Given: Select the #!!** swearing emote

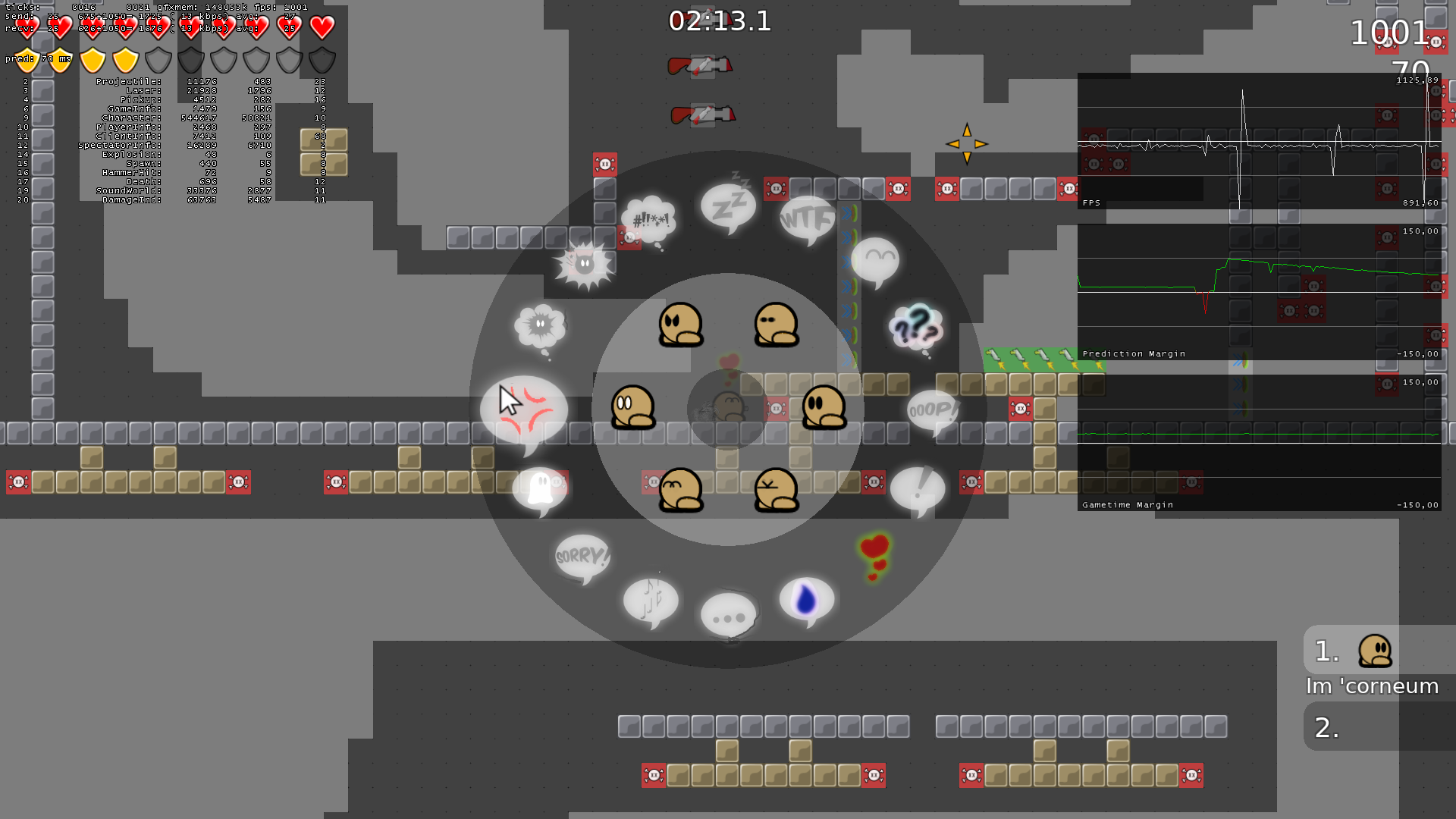Looking at the screenshot, I should [648, 220].
